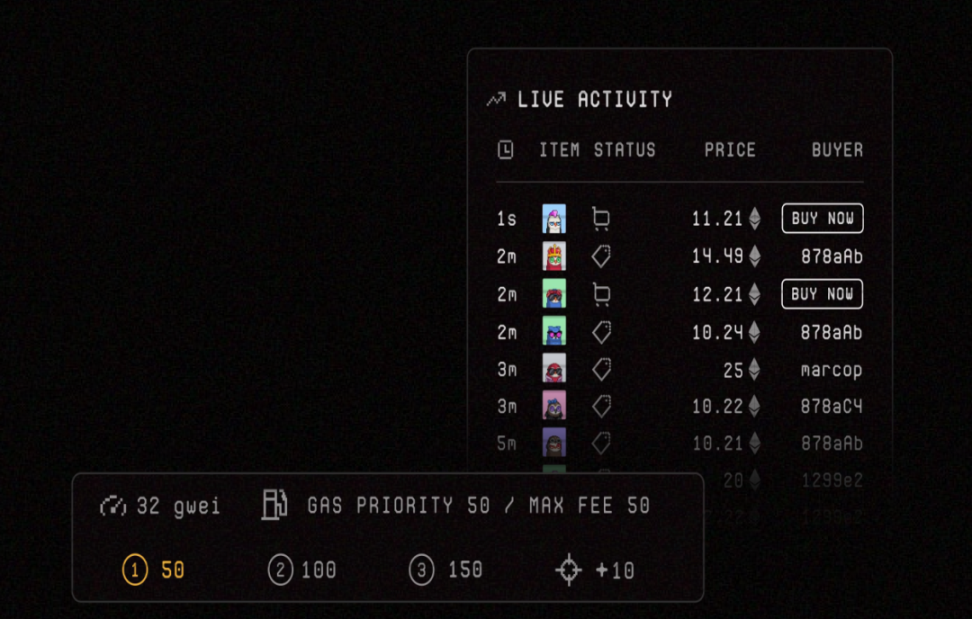Screen dimensions: 972x619
Task: Select gas preset 1 with value 50
Action: (x=154, y=570)
